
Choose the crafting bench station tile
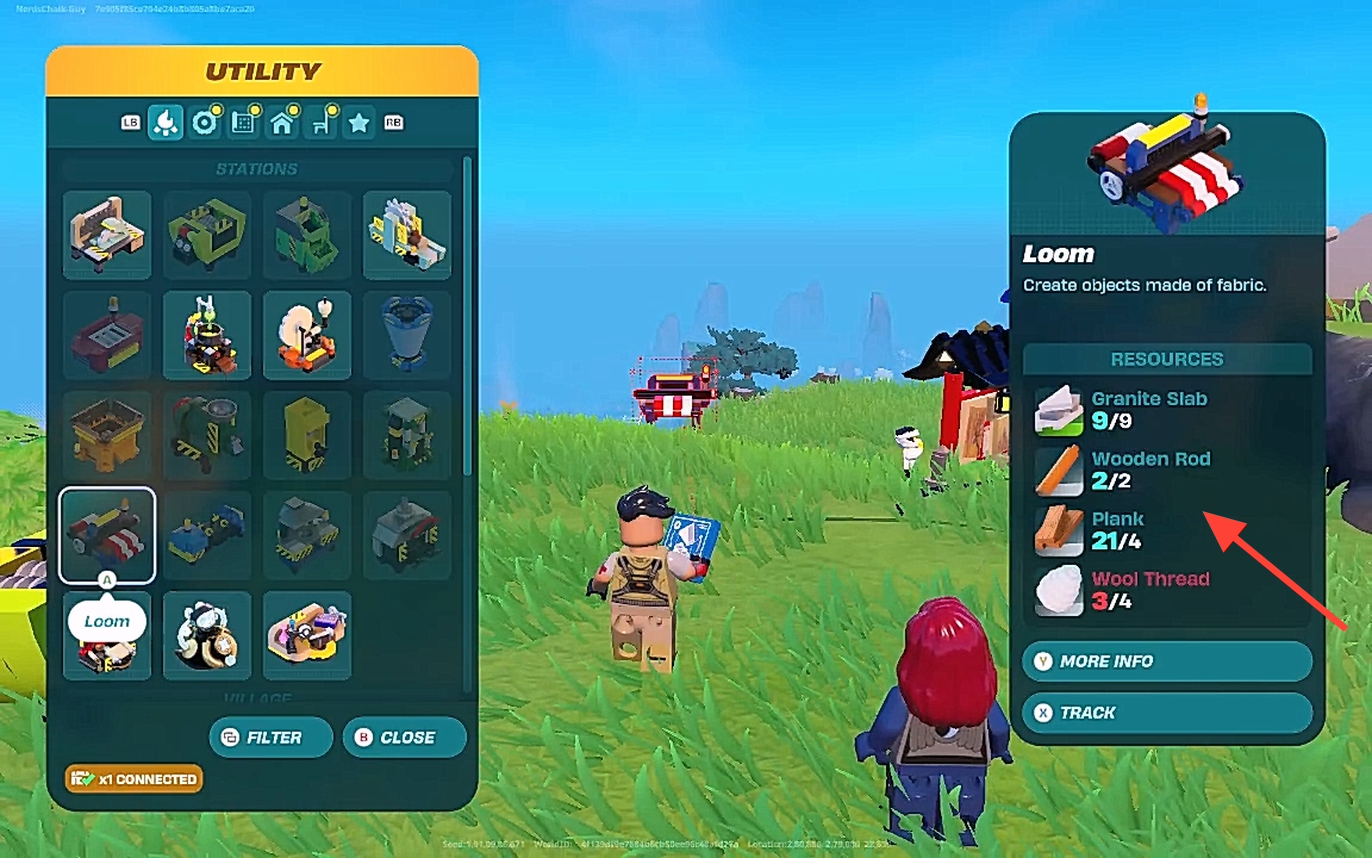point(107,235)
